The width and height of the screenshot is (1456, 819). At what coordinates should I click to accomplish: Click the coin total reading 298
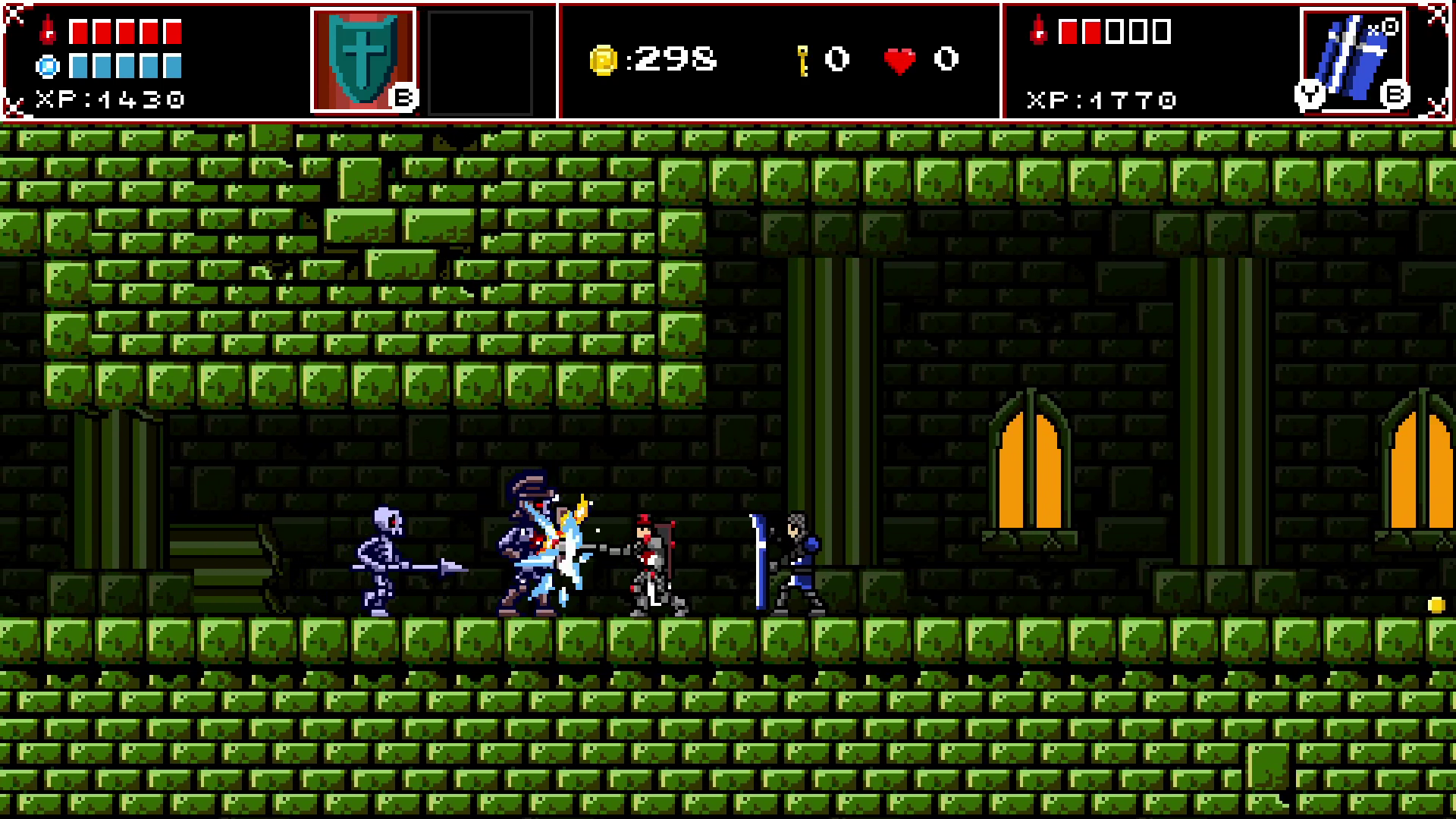pyautogui.click(x=675, y=60)
